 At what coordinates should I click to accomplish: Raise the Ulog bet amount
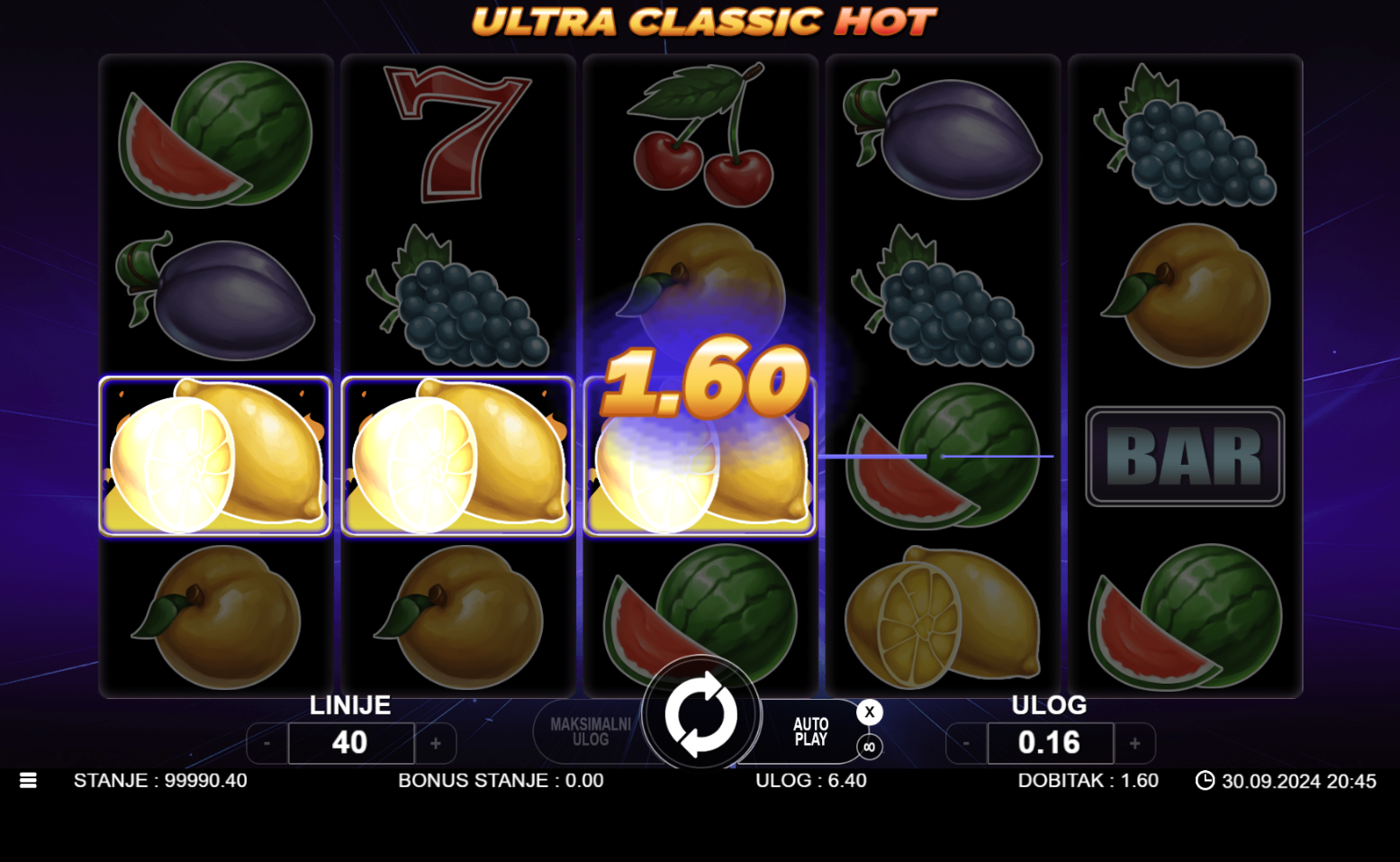1134,744
